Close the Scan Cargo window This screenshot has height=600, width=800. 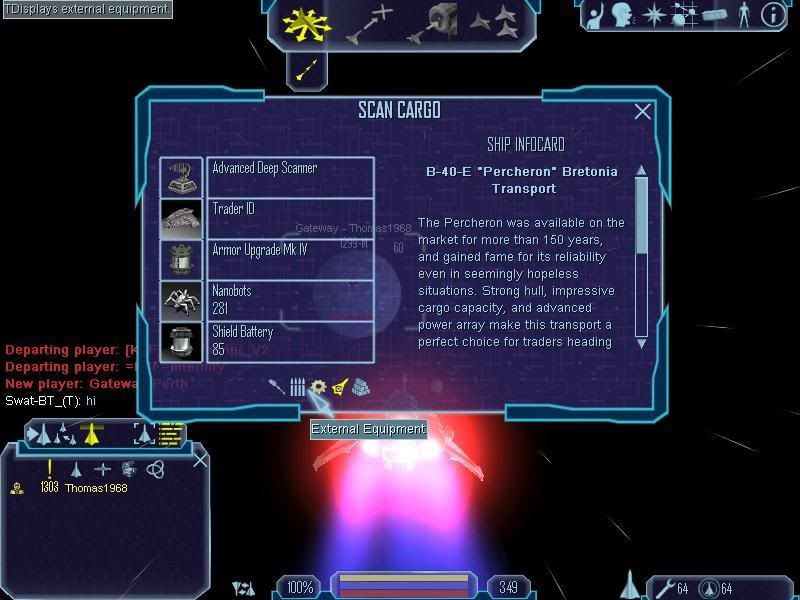[x=642, y=112]
